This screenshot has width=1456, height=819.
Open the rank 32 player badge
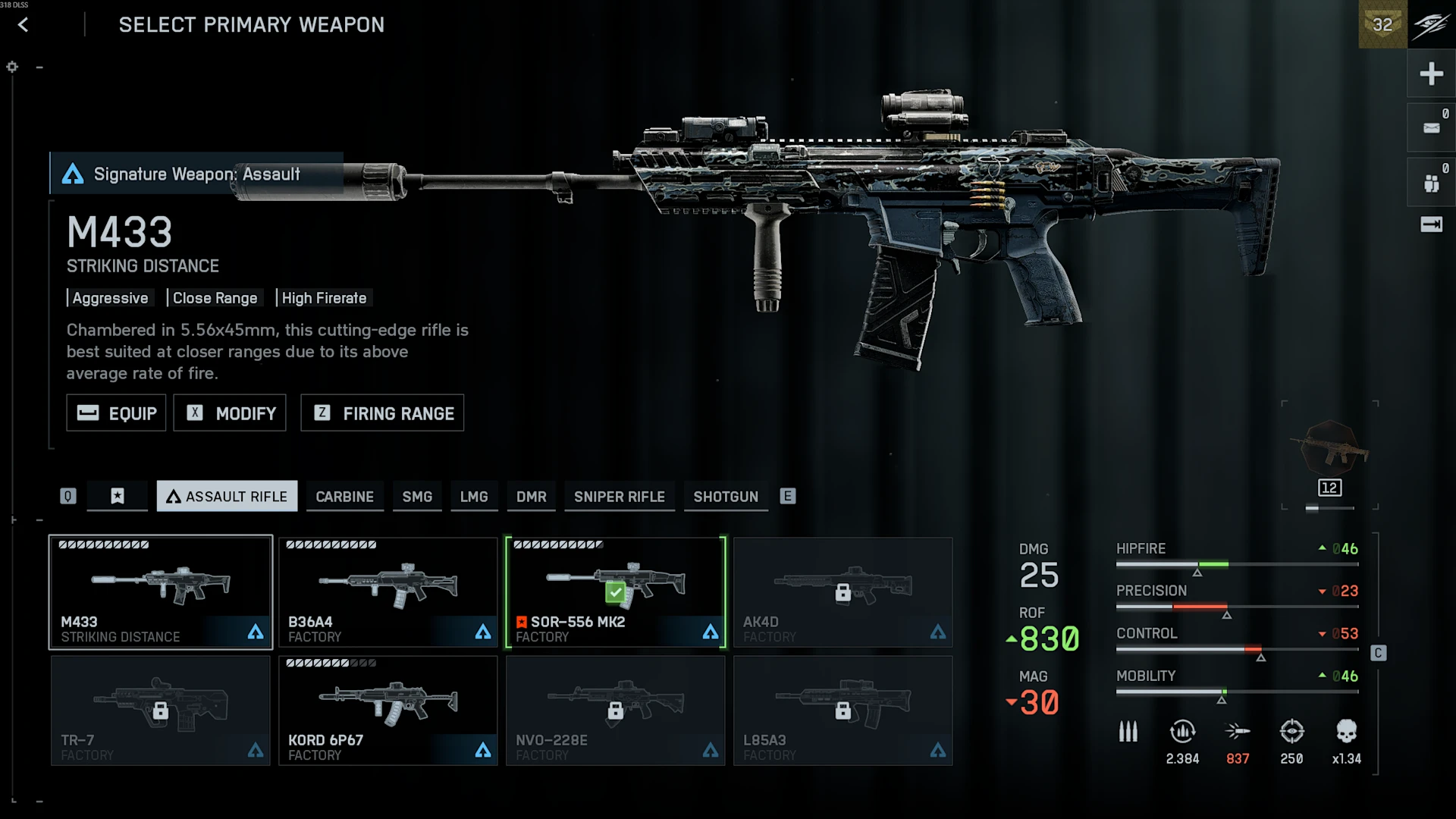[x=1382, y=24]
